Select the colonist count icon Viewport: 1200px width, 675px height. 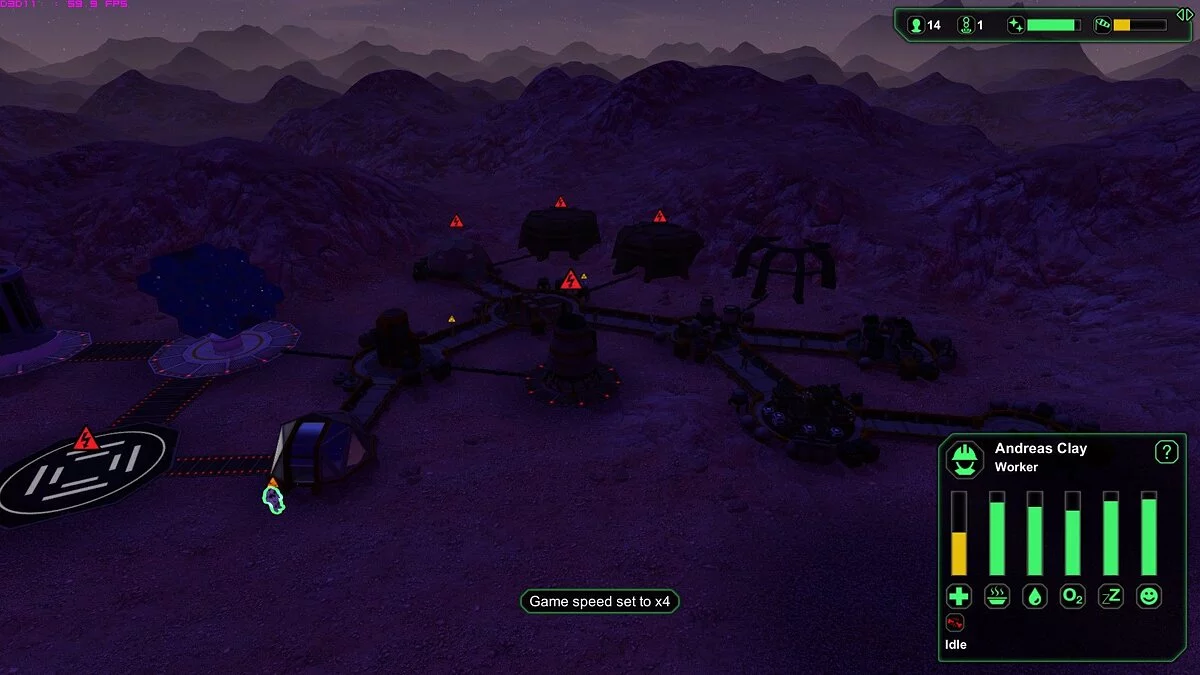[x=915, y=25]
